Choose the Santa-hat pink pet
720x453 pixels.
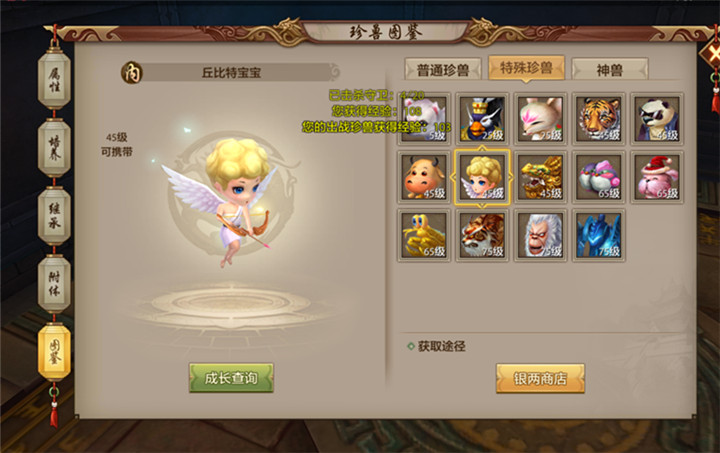click(656, 177)
